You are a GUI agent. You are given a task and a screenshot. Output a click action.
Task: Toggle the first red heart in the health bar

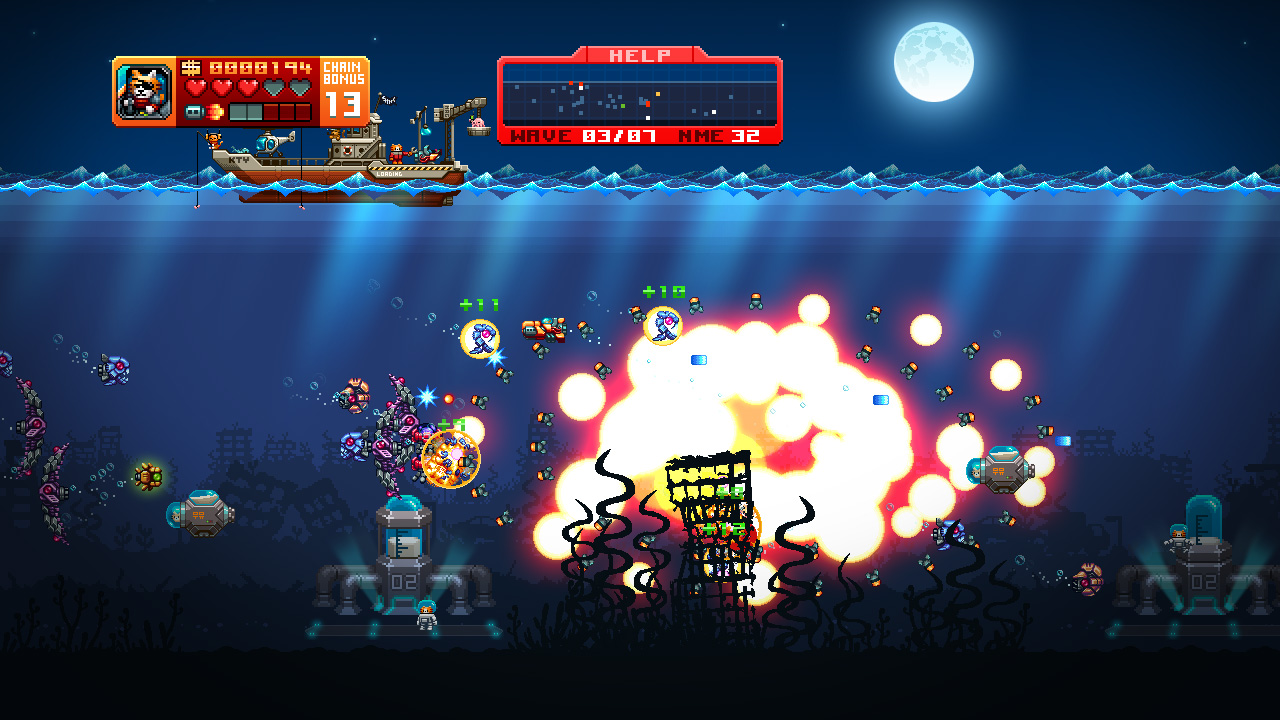coord(196,86)
